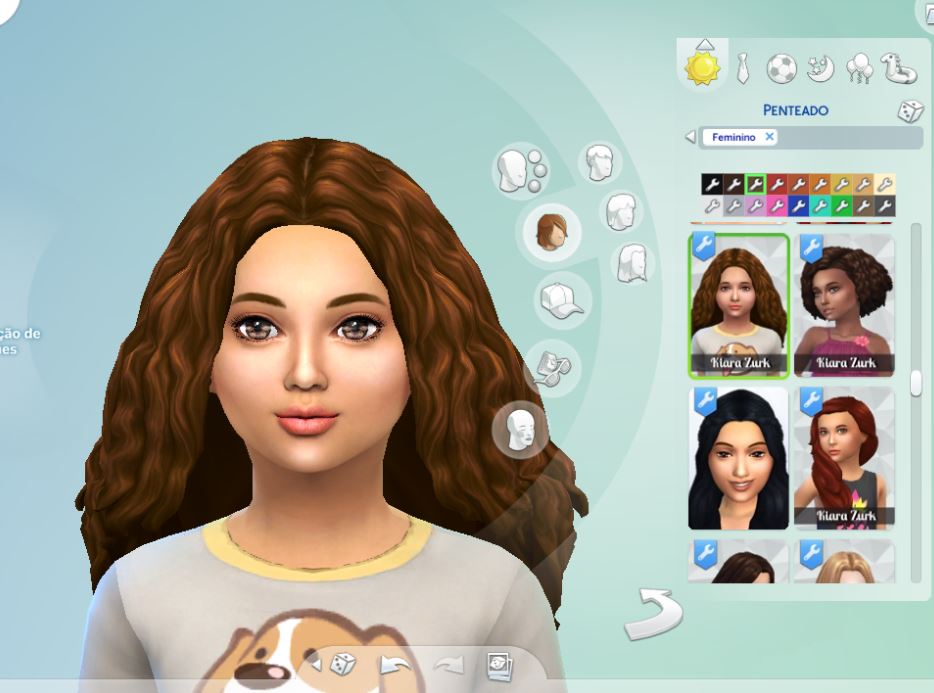
Task: Open the styled looks photo icon
Action: tap(499, 664)
